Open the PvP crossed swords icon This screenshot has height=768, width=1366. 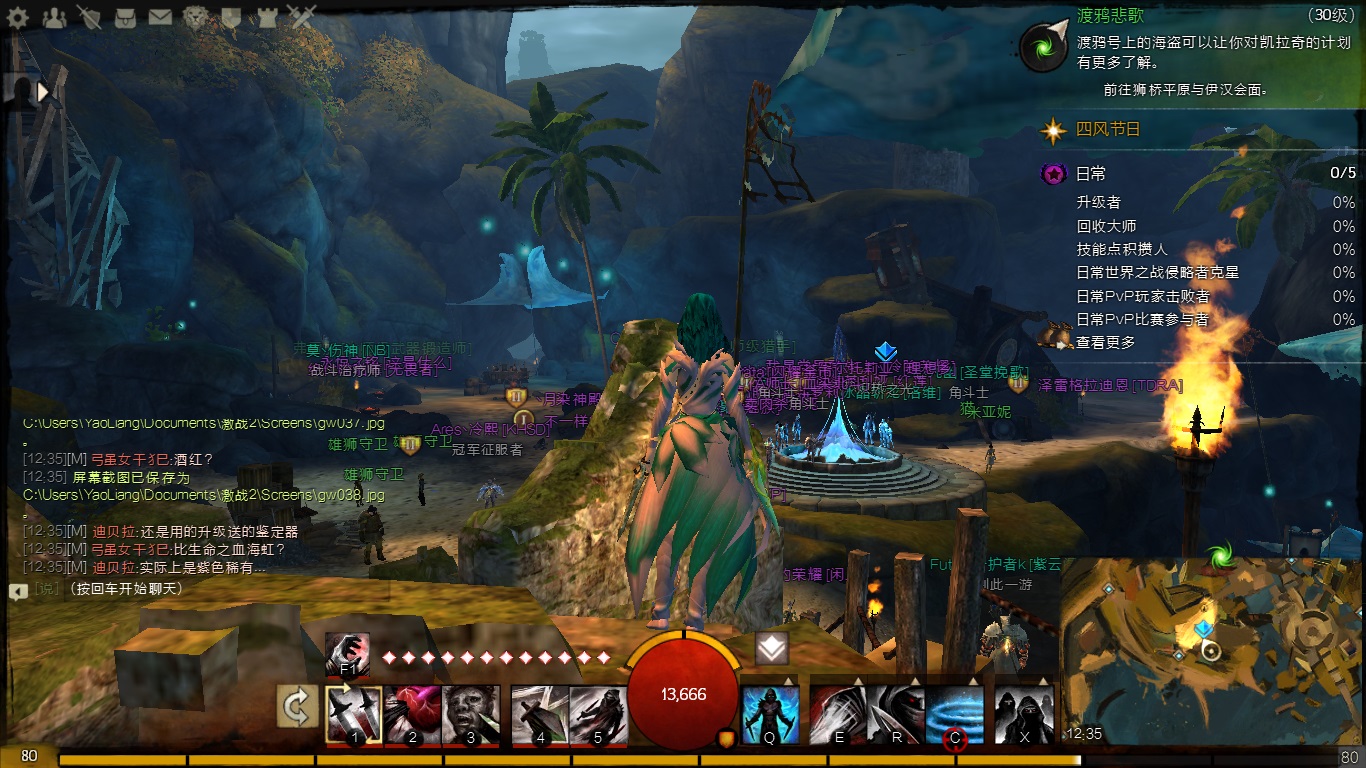click(x=301, y=16)
